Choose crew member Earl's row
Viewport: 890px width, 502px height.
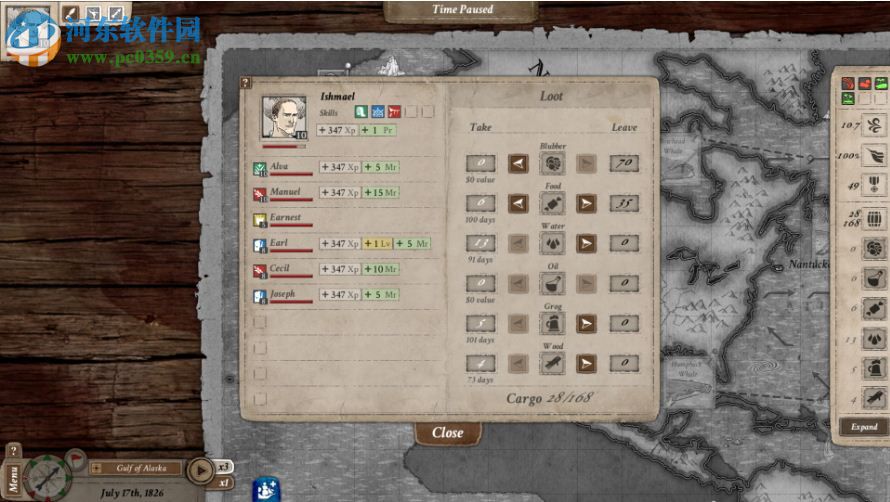point(279,243)
